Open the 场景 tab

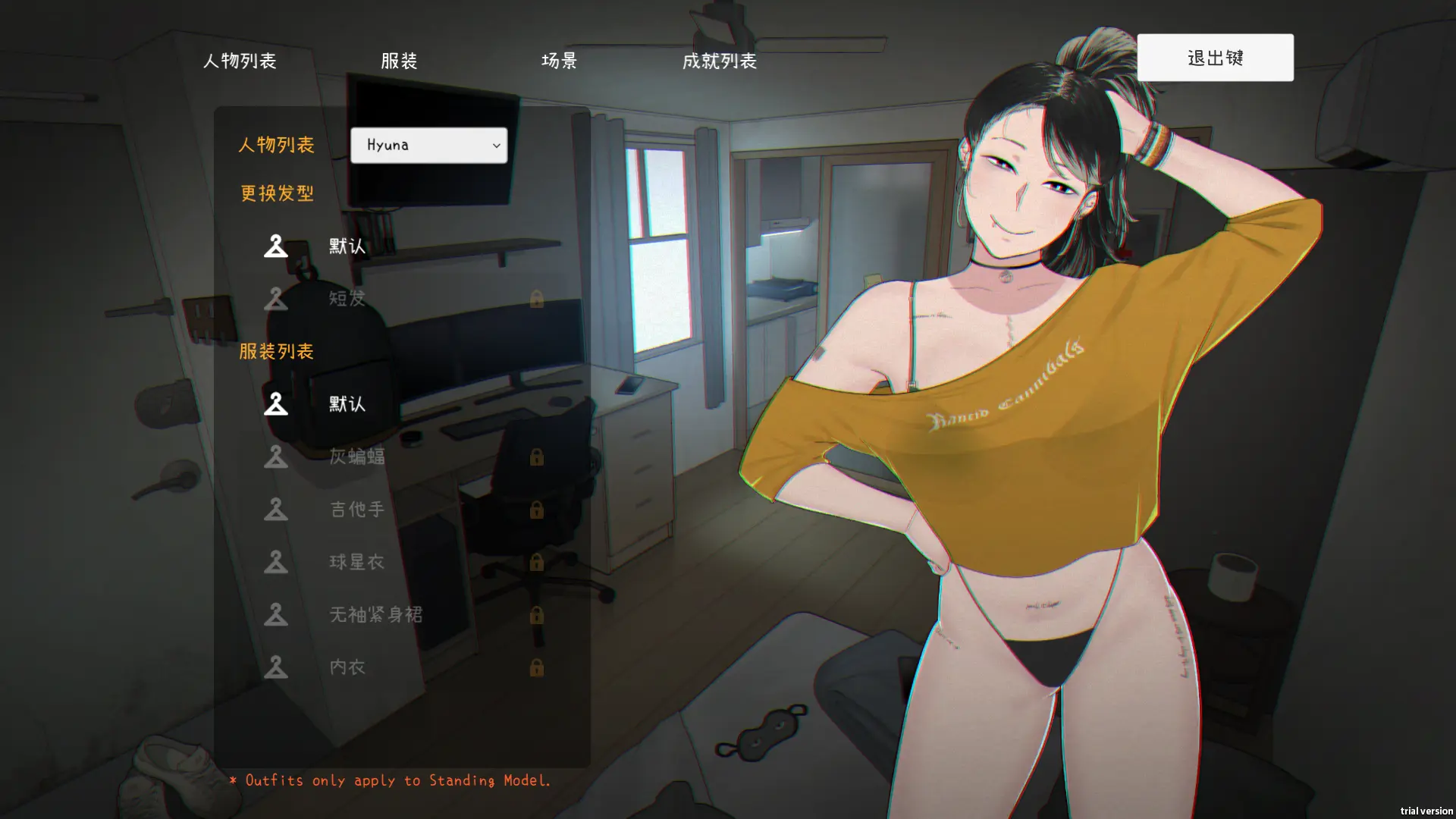pos(559,61)
